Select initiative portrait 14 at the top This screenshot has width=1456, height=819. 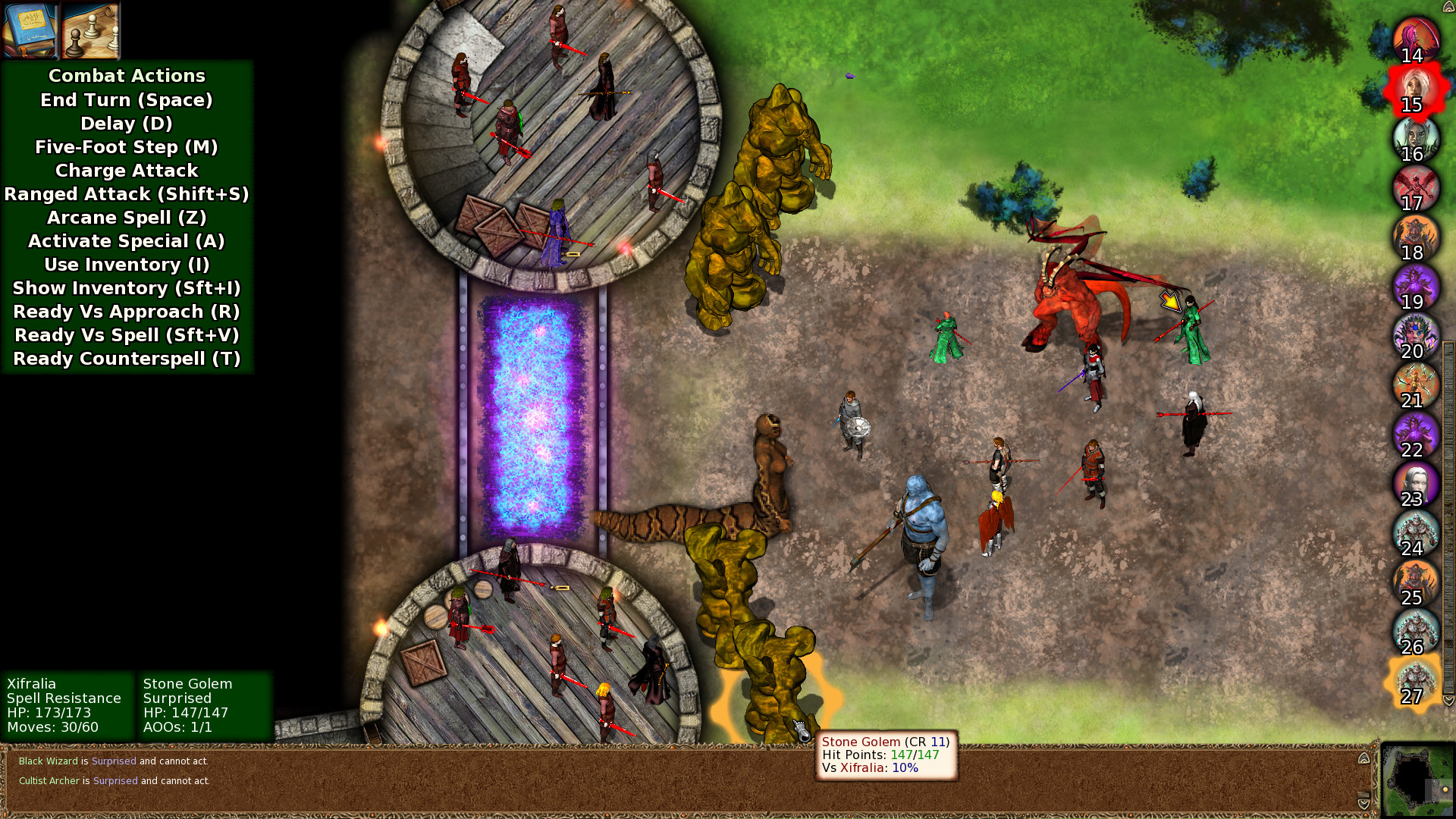coord(1415,36)
